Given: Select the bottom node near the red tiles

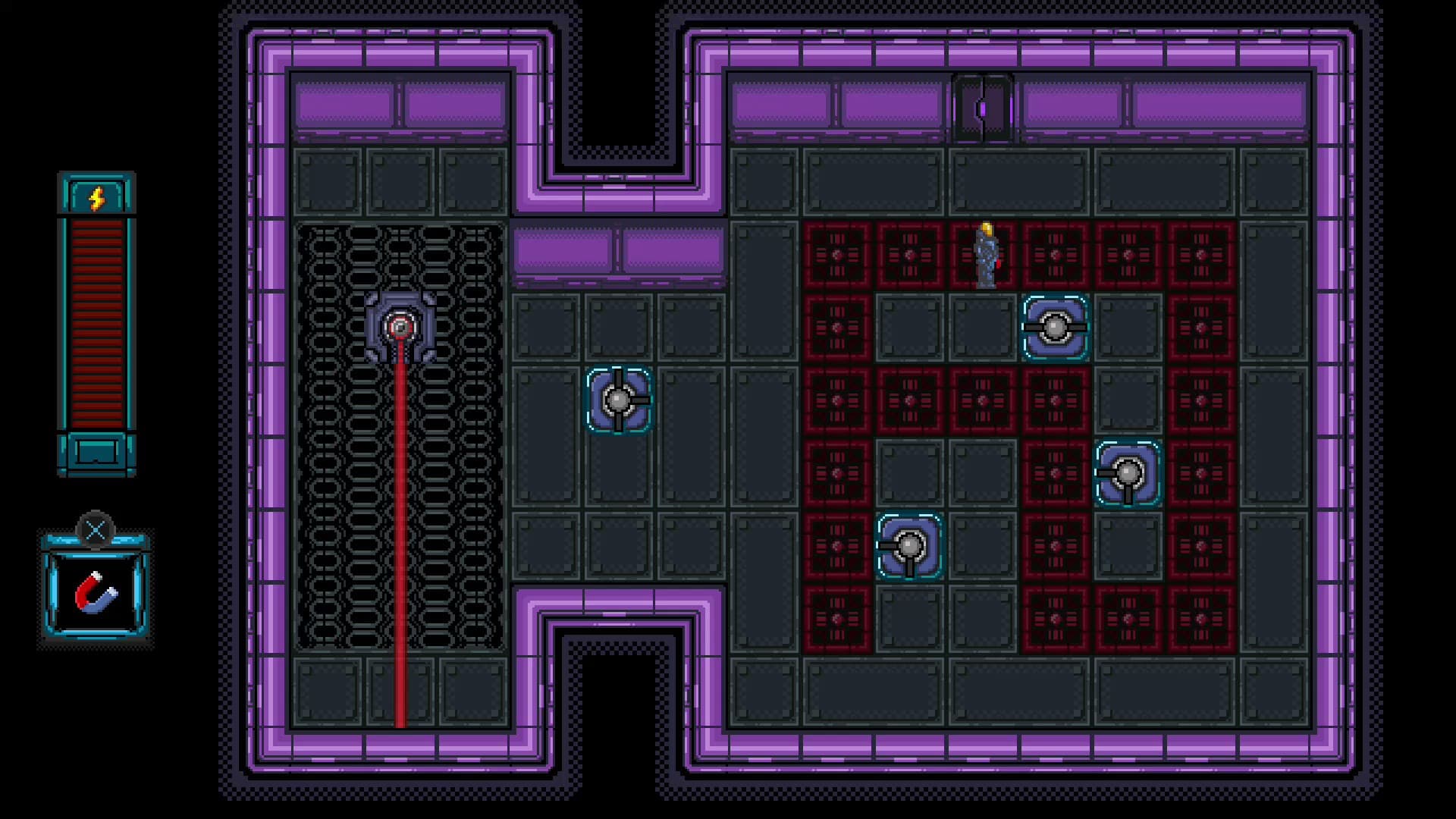Looking at the screenshot, I should coord(908,544).
